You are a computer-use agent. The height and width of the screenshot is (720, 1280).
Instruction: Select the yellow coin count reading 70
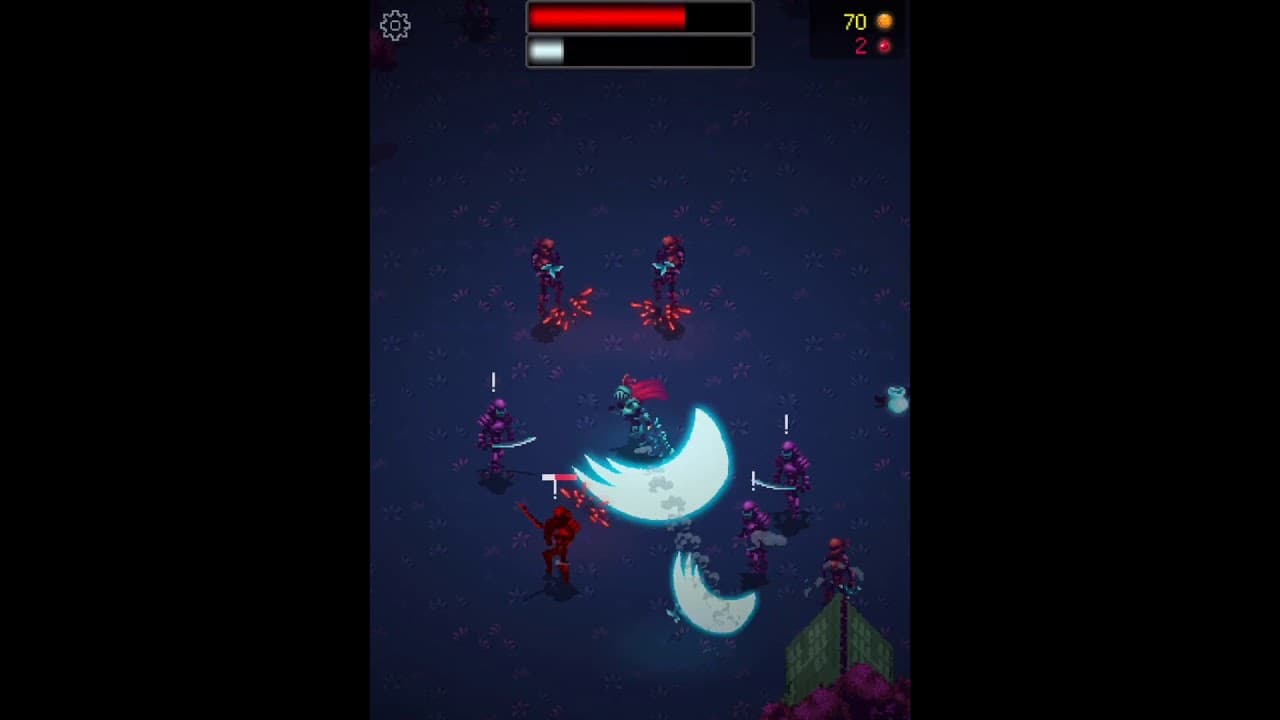[x=855, y=21]
